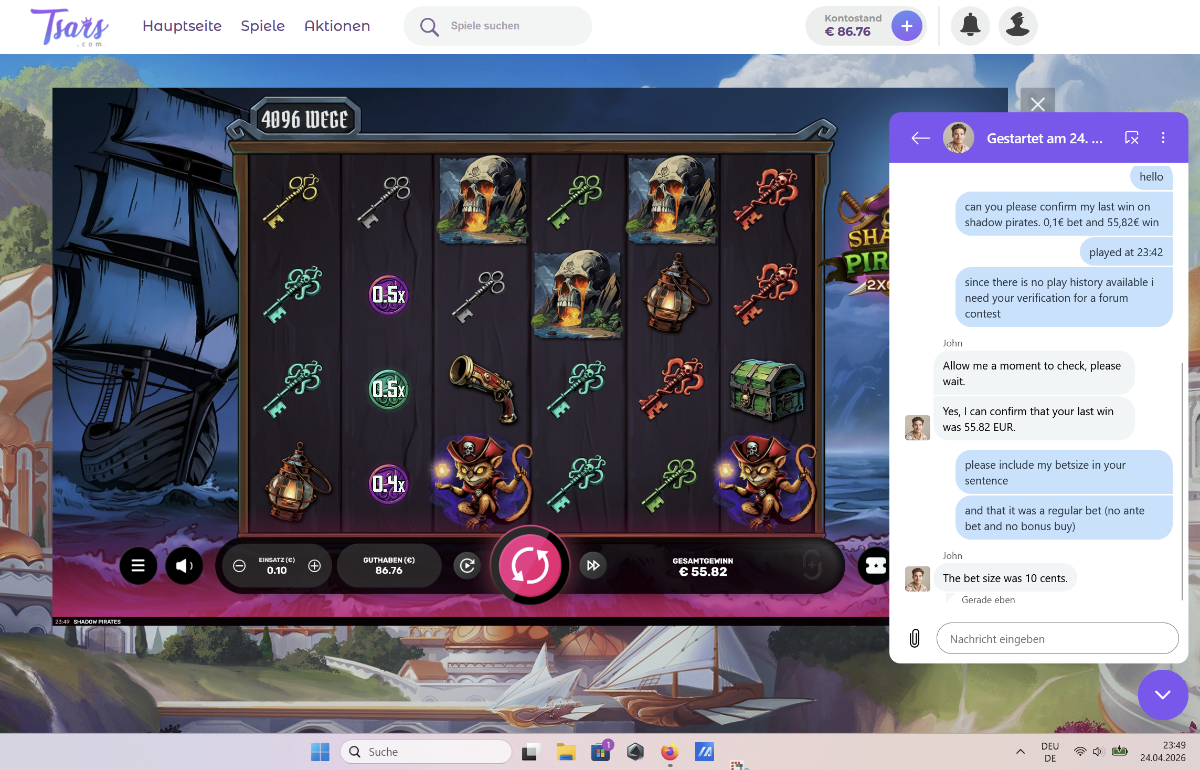Open autoplay next to the spin button
Screen dimensions: 1200x770
click(x=466, y=566)
